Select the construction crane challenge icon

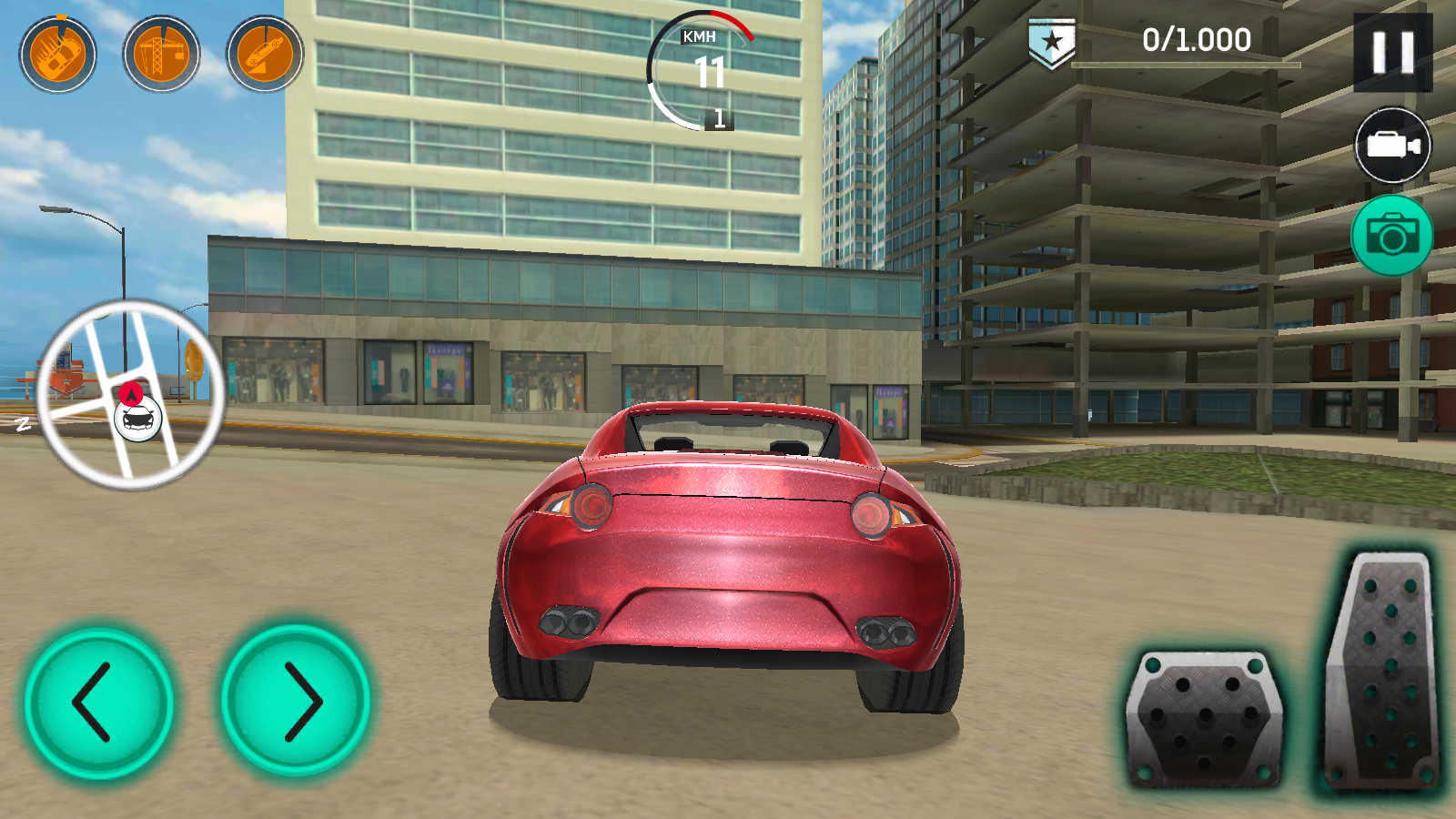tap(161, 55)
